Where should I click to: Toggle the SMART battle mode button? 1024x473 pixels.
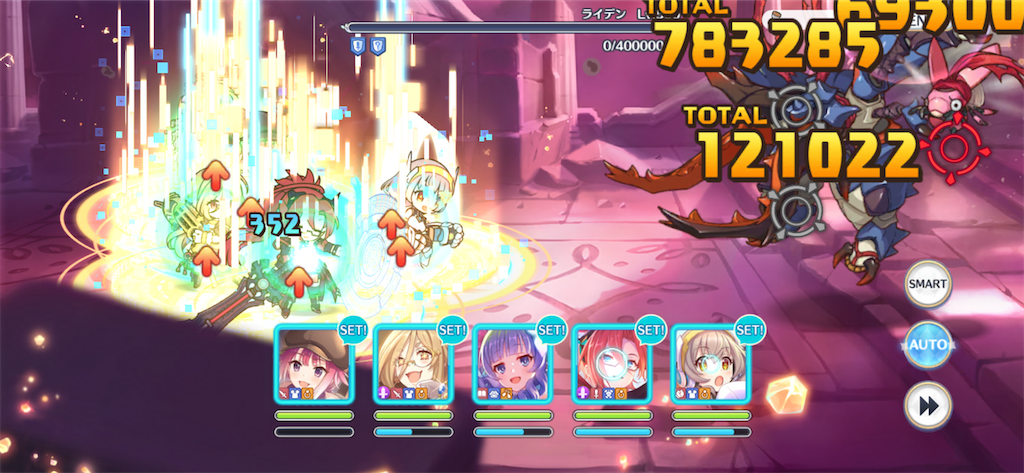point(927,285)
